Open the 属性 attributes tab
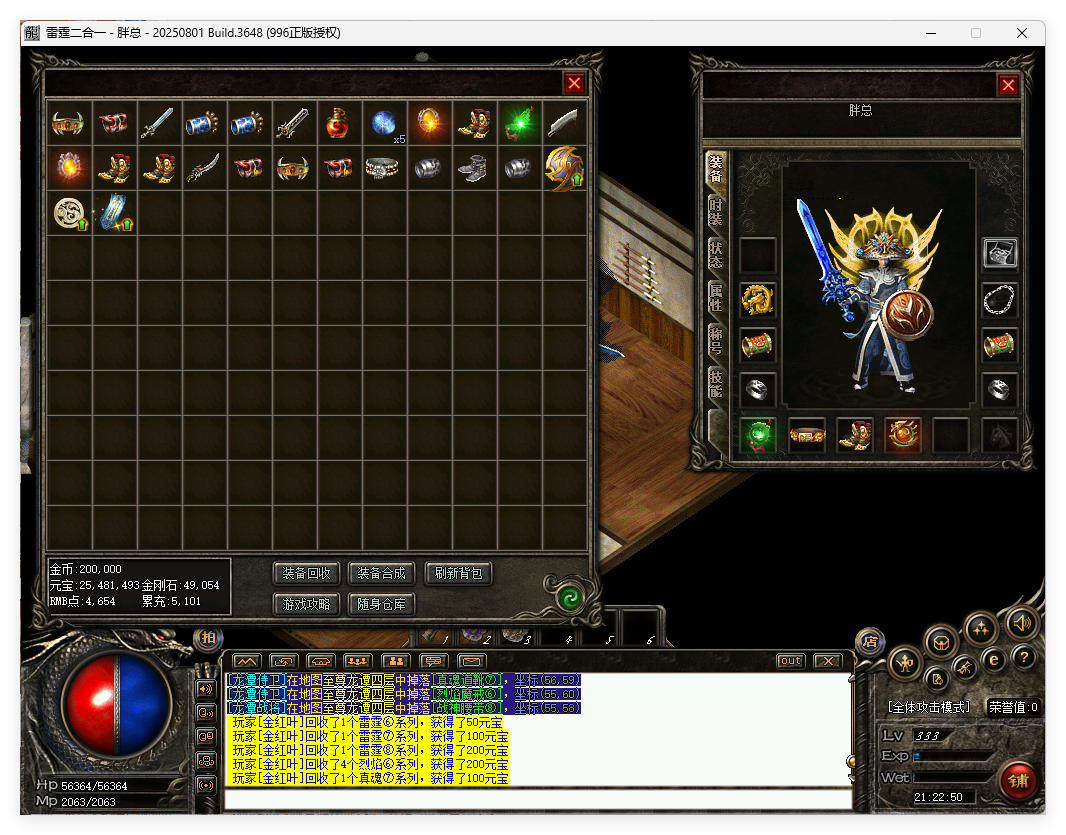The image size is (1066, 835). pos(716,297)
